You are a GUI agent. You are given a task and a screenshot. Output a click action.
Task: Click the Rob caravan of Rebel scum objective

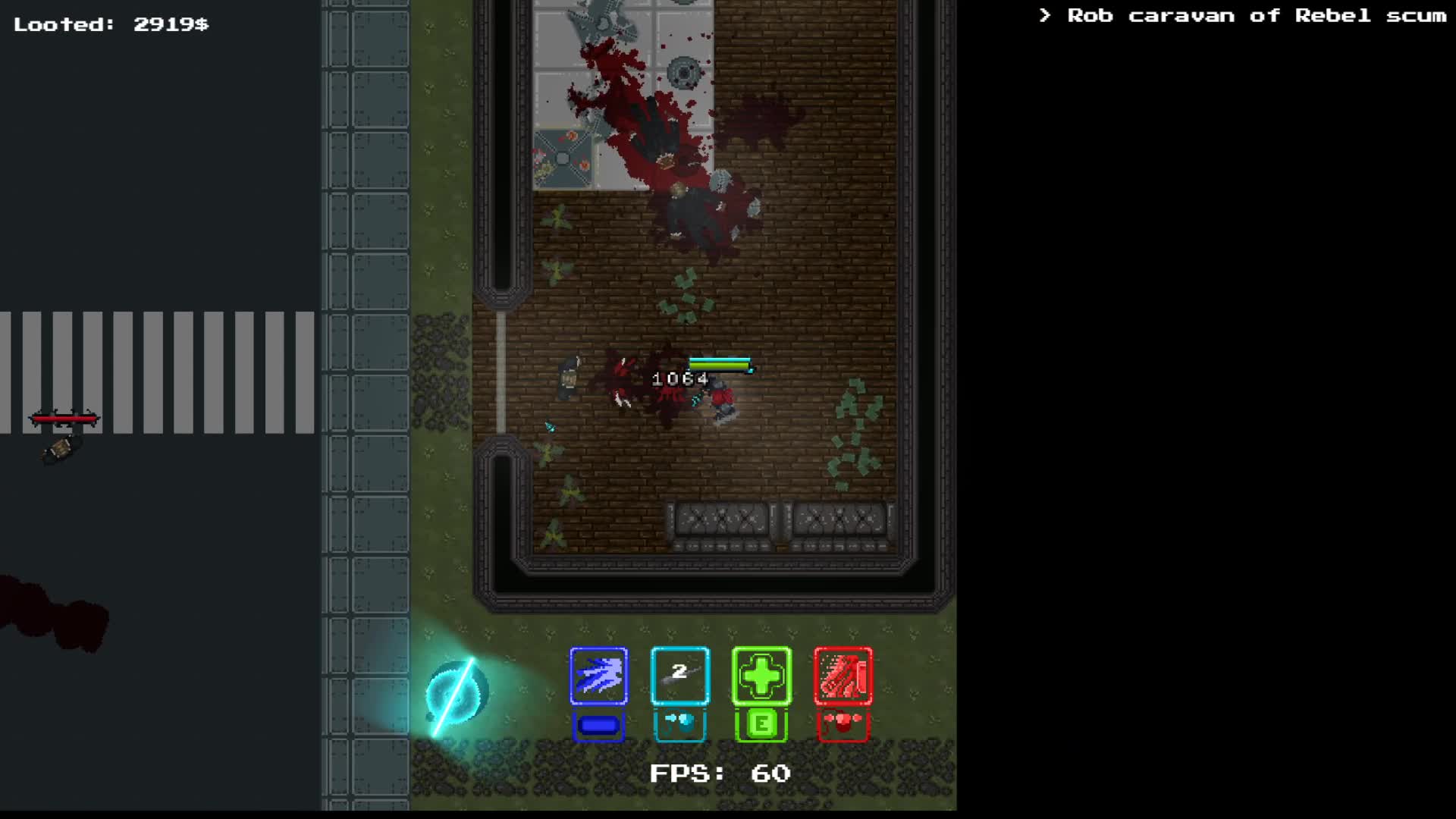tap(1244, 16)
